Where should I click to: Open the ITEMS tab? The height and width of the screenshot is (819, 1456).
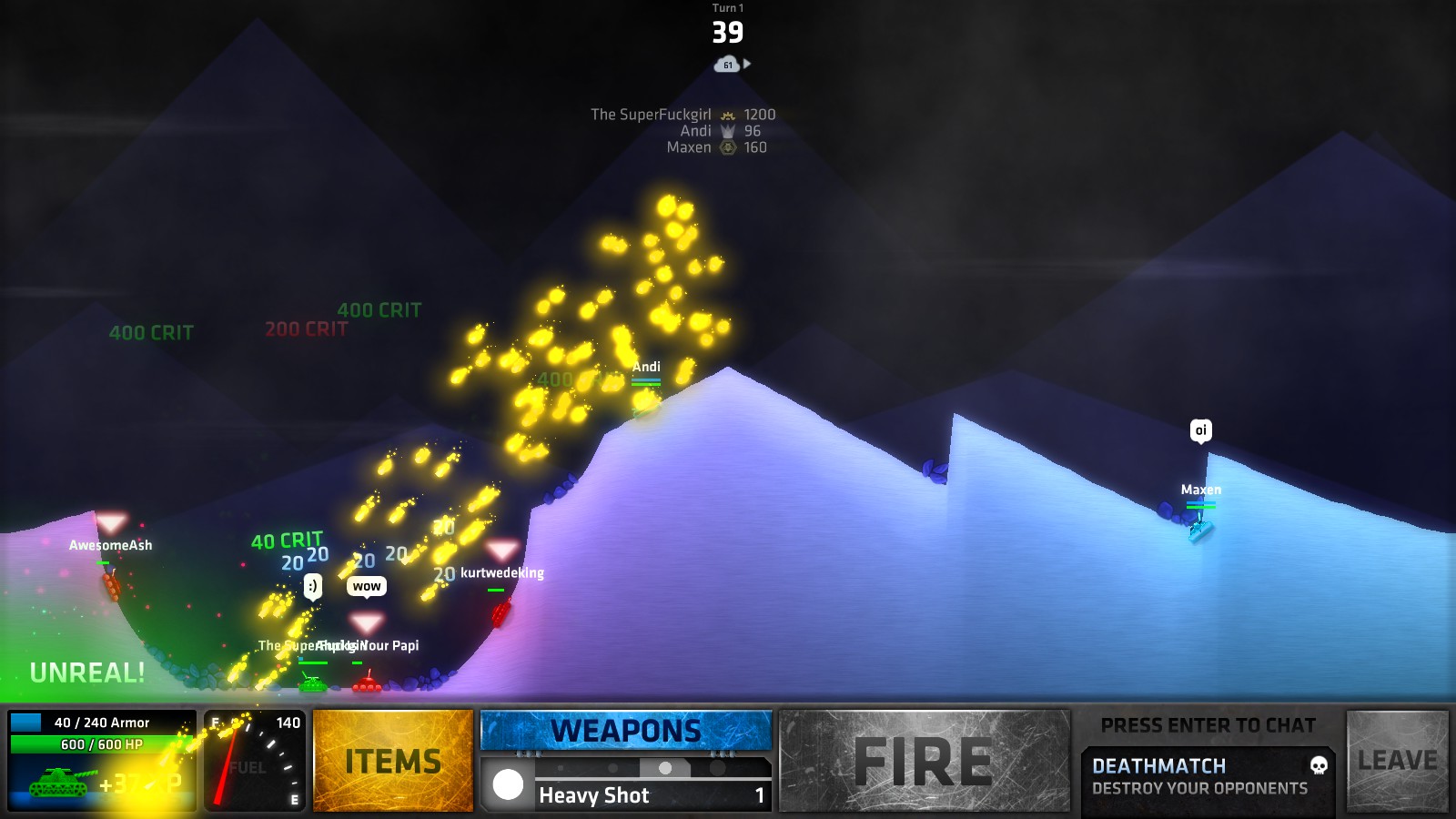tap(392, 759)
